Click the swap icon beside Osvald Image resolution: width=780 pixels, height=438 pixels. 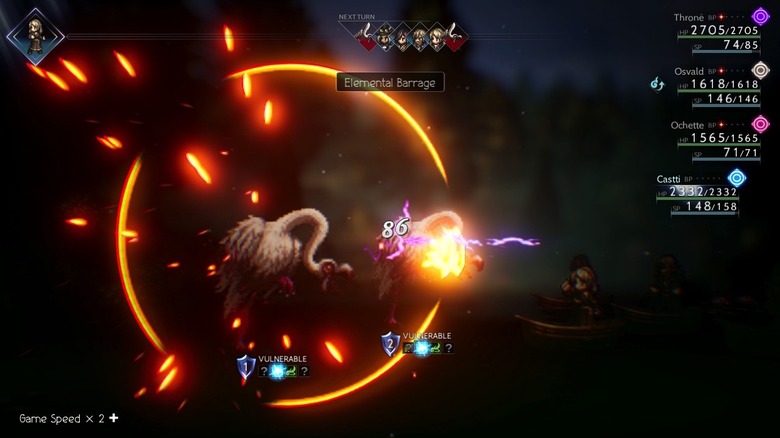[x=658, y=84]
